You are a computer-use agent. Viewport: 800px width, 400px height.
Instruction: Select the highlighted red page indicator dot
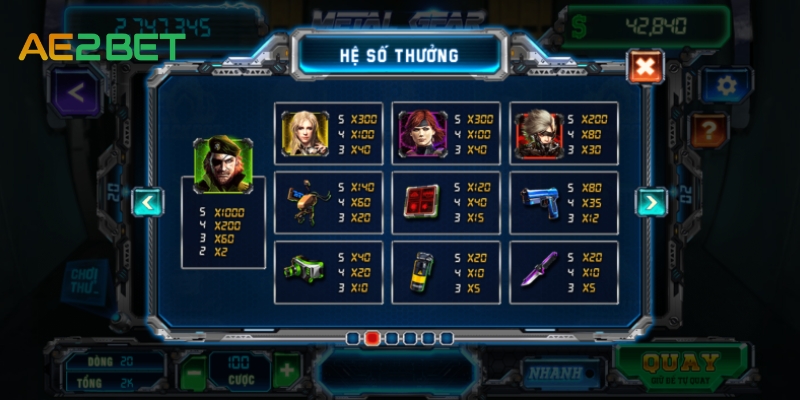(372, 338)
